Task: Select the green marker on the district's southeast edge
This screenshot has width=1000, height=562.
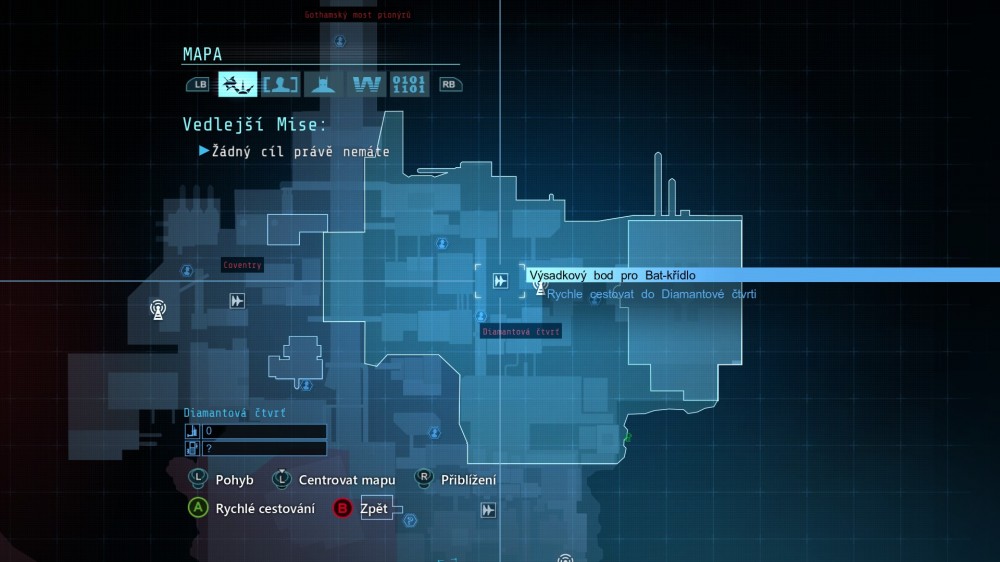Action: (628, 437)
